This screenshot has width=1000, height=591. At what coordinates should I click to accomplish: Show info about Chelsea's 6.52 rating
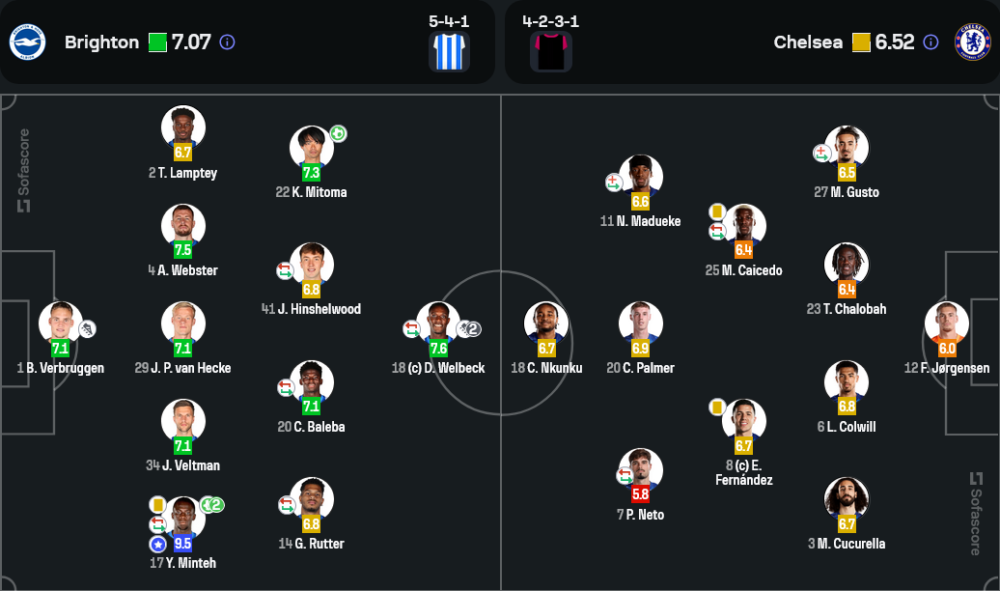[x=931, y=42]
